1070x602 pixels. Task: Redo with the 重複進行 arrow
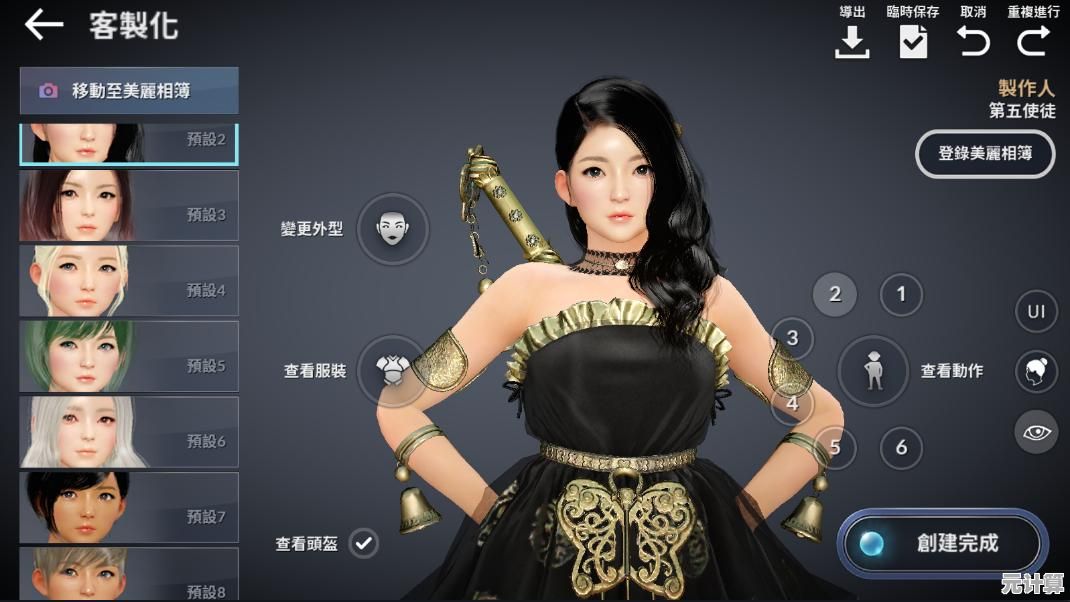(1033, 41)
